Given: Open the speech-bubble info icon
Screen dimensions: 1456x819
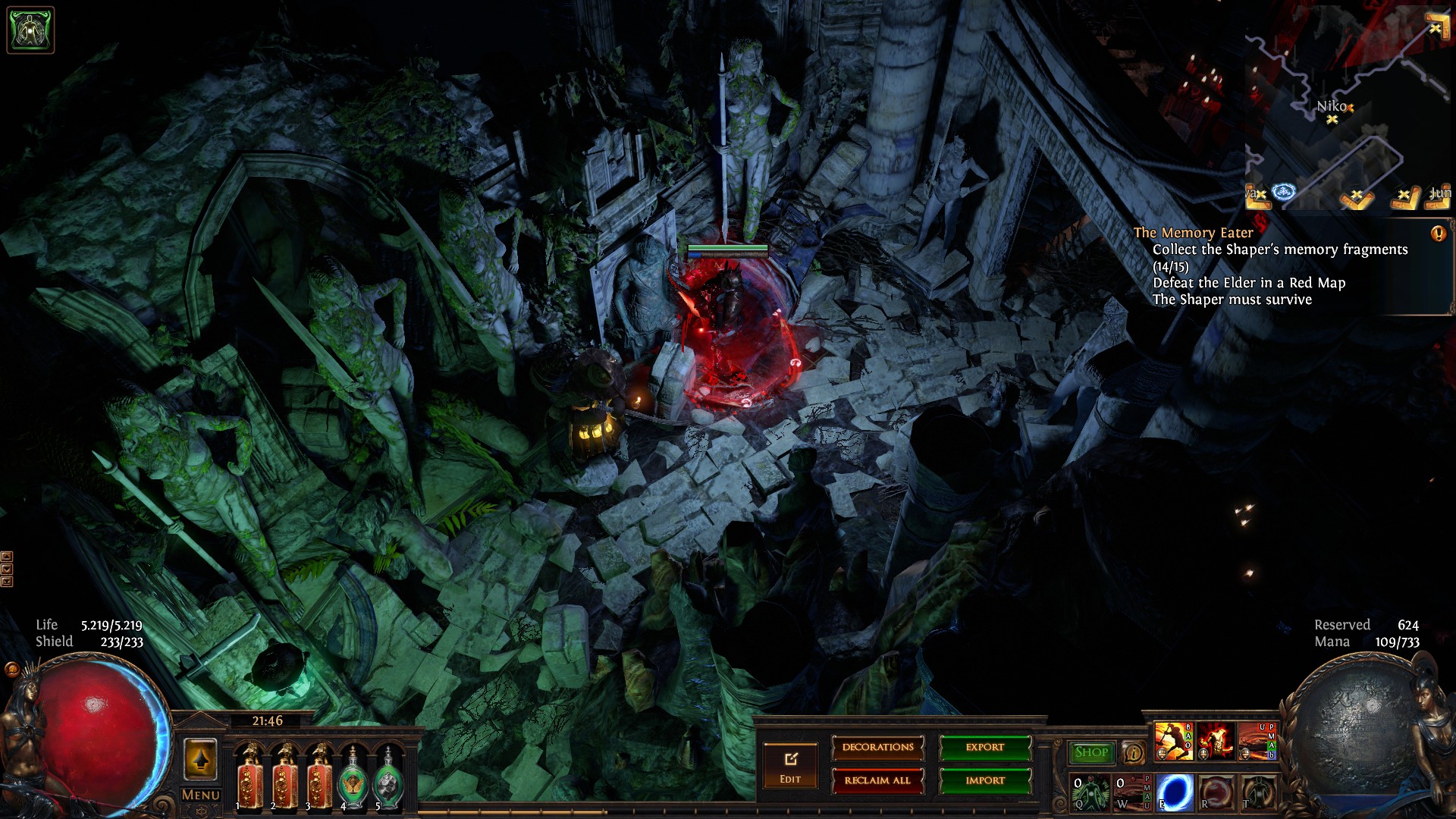Looking at the screenshot, I should coord(1134,752).
